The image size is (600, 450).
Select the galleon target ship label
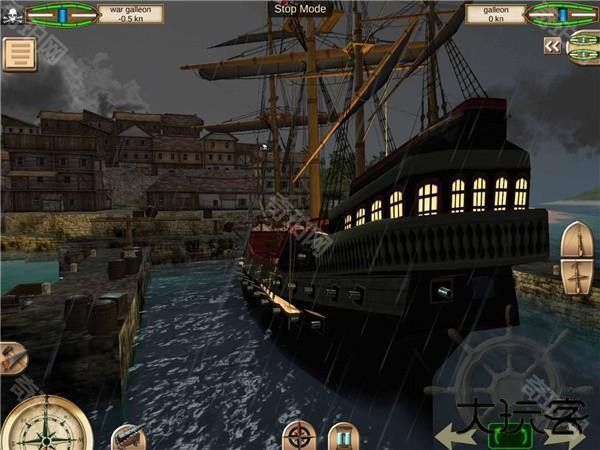(493, 13)
